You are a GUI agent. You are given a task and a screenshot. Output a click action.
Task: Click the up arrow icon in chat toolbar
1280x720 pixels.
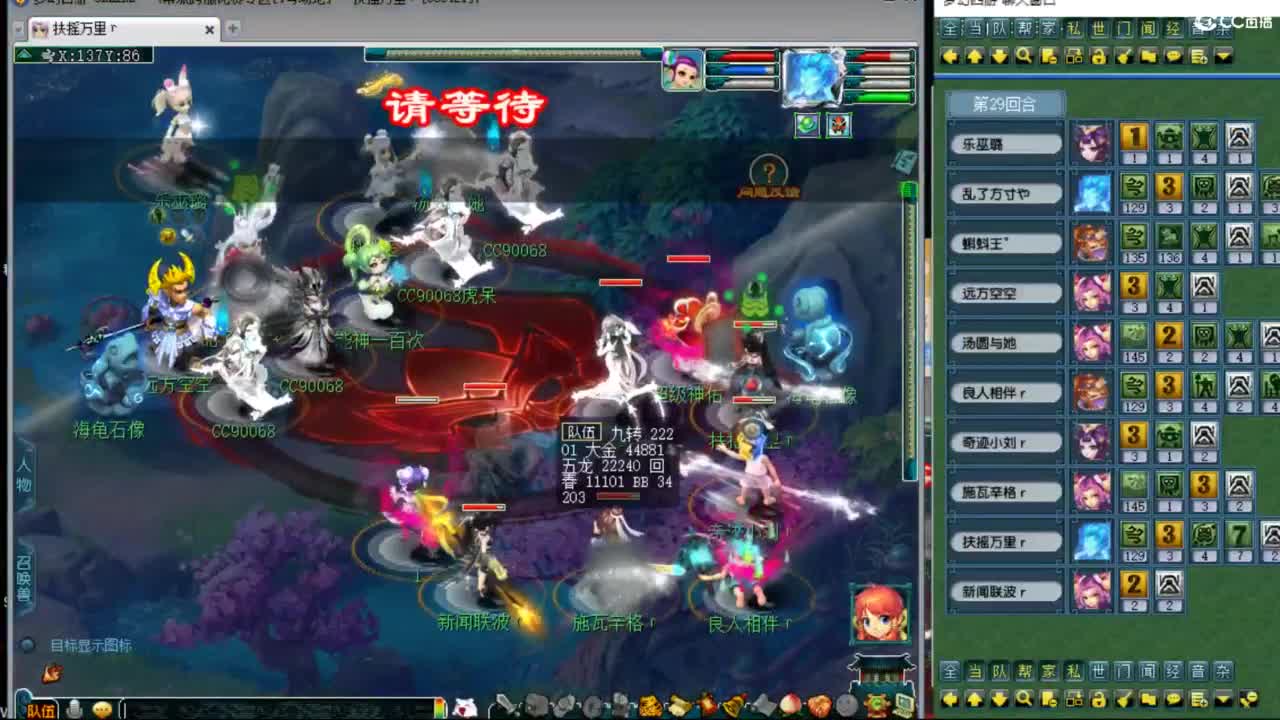[x=975, y=57]
